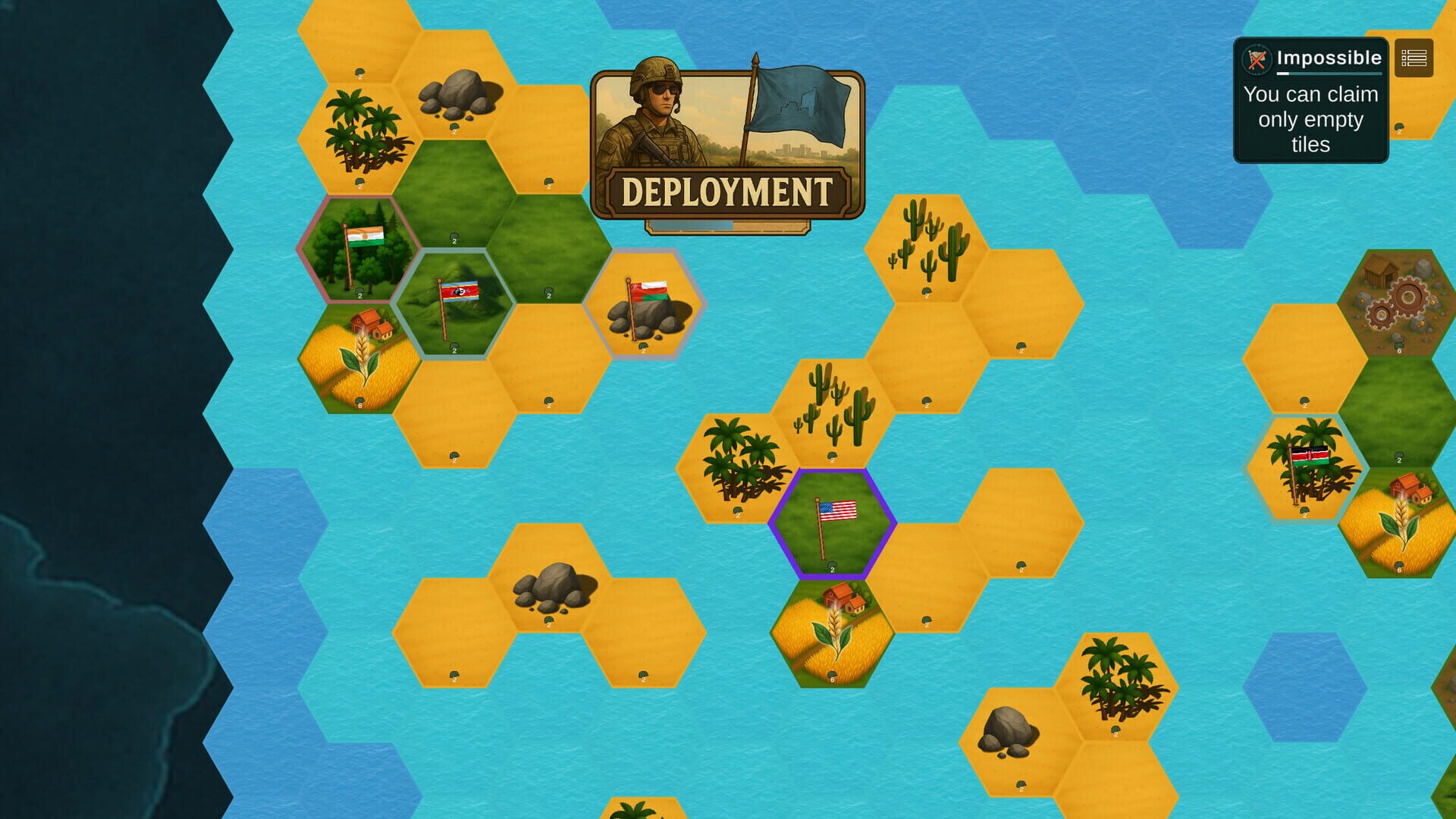Click the Deployment title banner
The image size is (1456, 819).
point(726,190)
